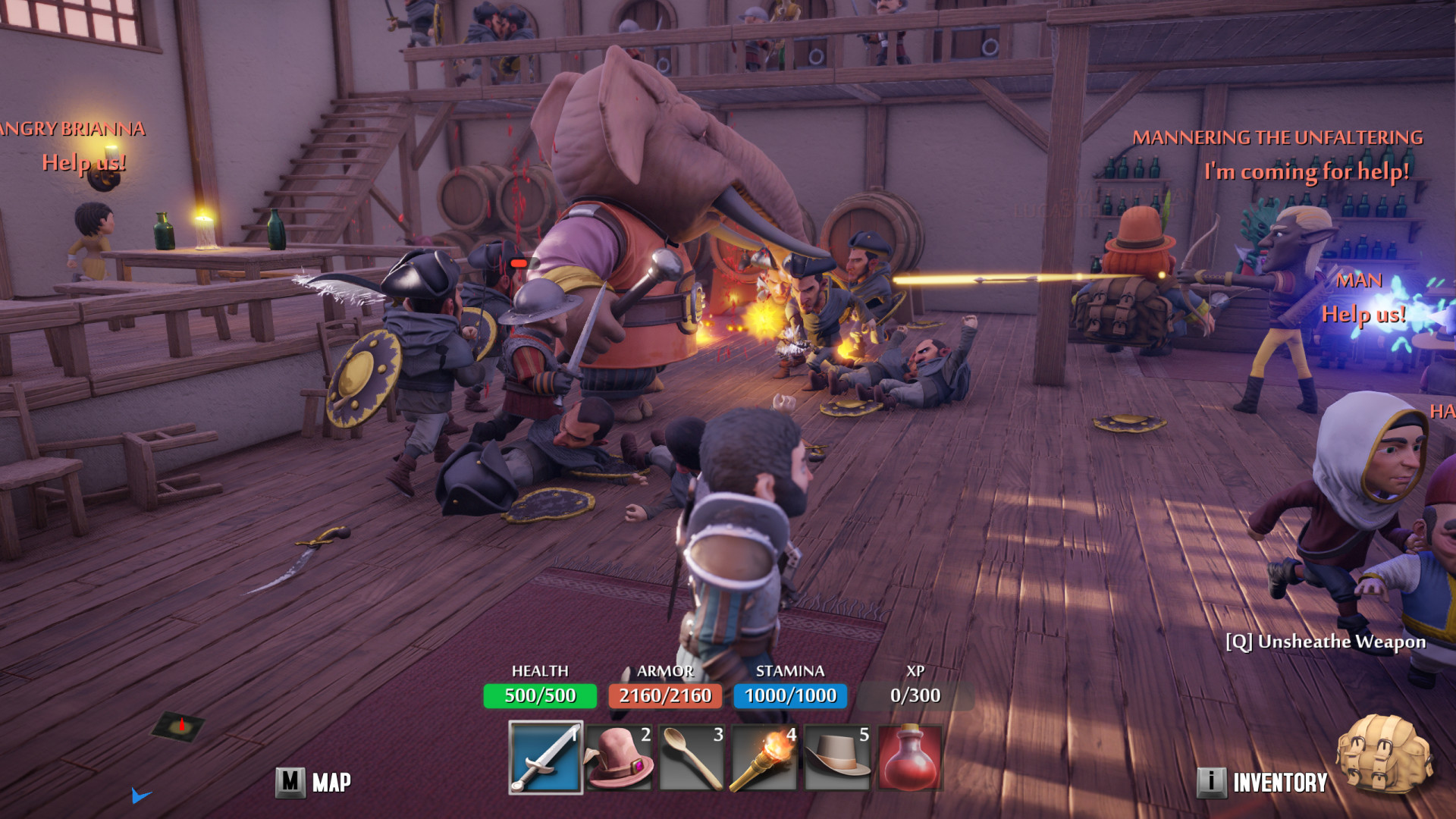Screen dimensions: 1456x819
Task: Choose the wooden spoon slot
Action: pos(691,758)
